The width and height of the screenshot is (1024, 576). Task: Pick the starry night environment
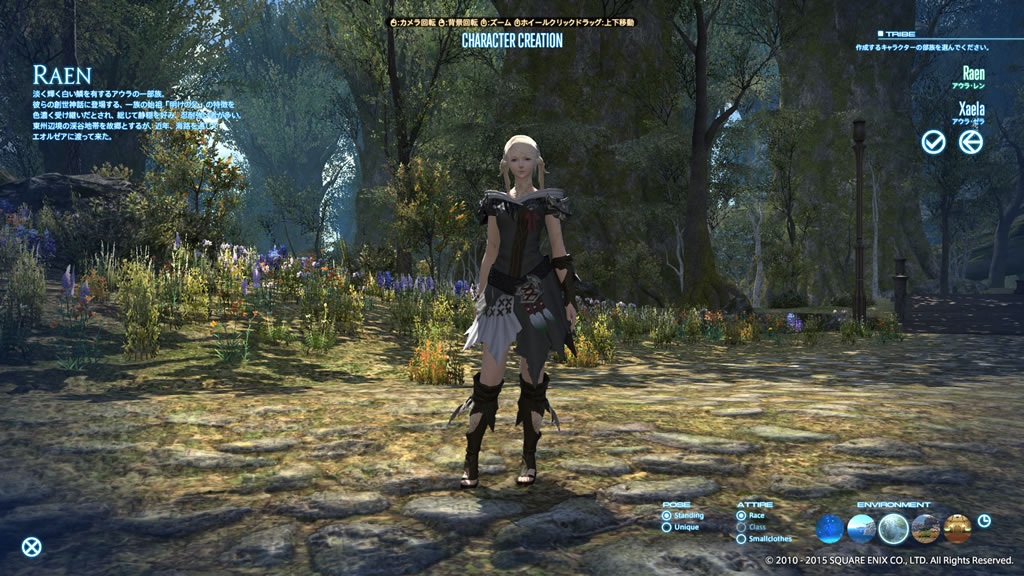point(830,528)
